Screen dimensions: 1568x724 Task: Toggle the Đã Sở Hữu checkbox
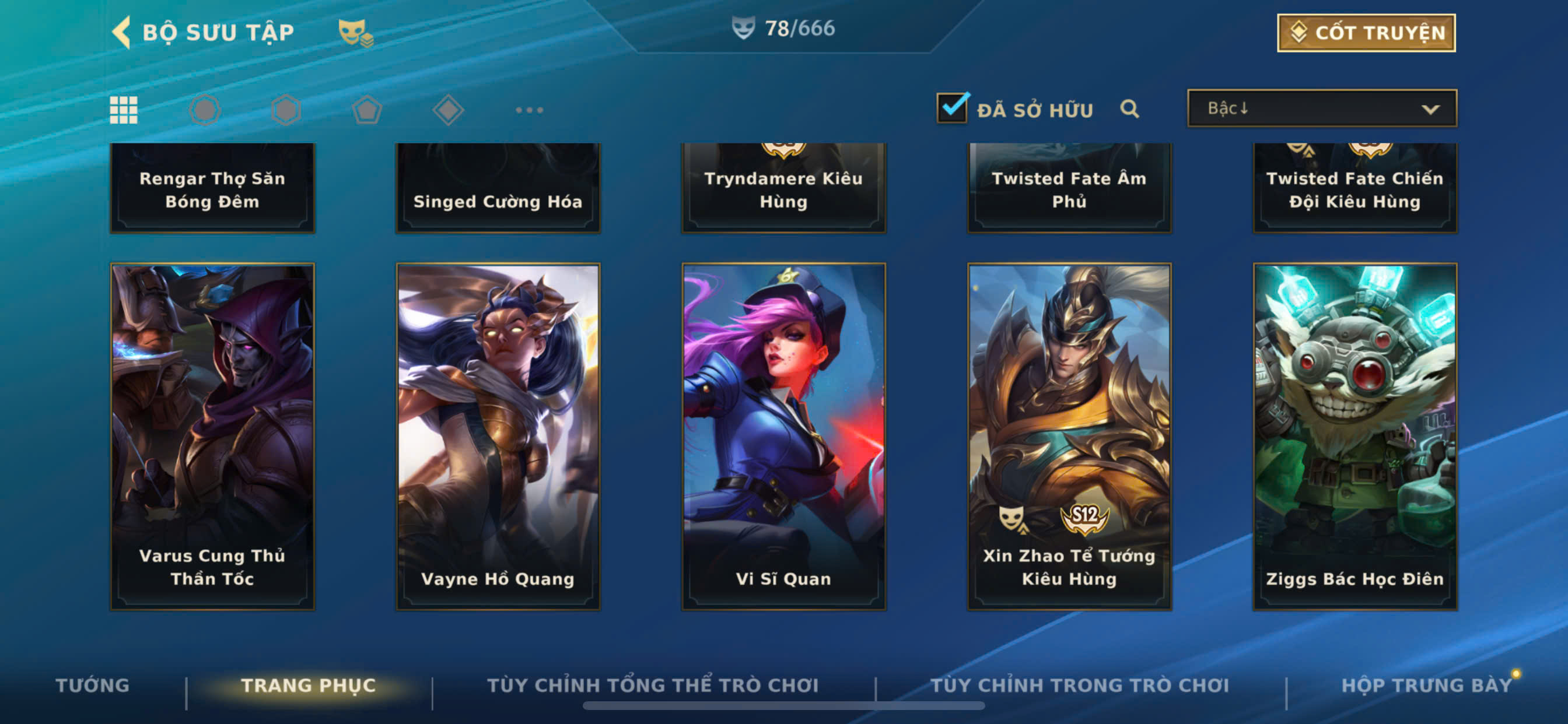coord(951,109)
